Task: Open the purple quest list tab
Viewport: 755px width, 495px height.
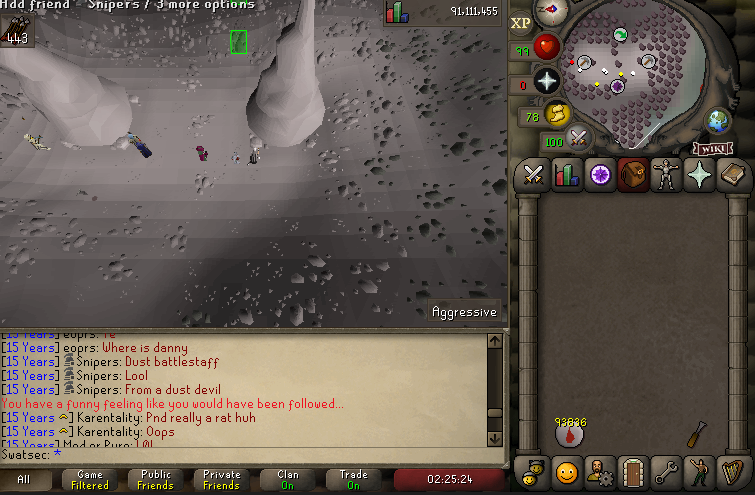Action: pos(599,176)
